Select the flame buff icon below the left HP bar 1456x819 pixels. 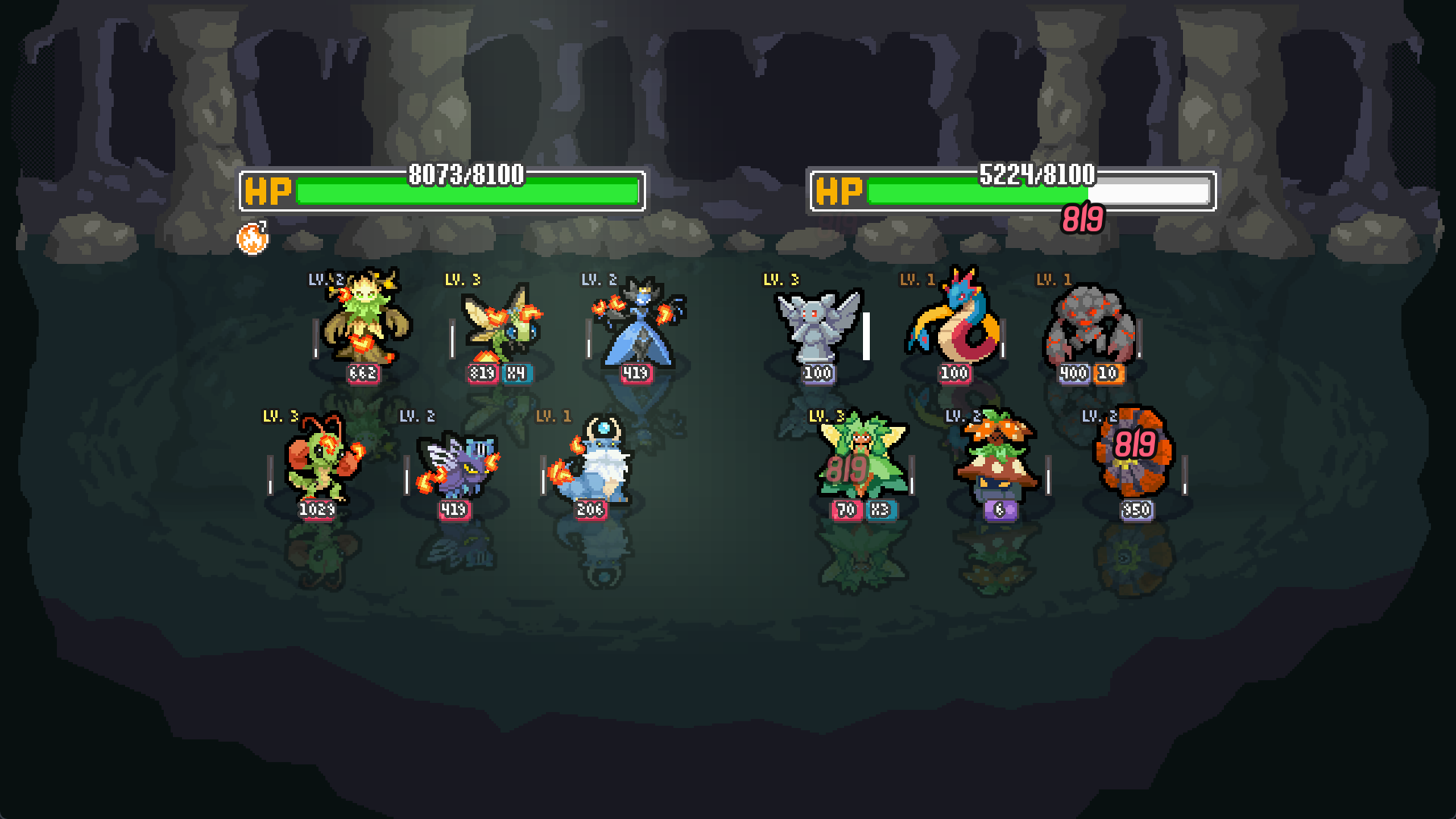pyautogui.click(x=253, y=239)
